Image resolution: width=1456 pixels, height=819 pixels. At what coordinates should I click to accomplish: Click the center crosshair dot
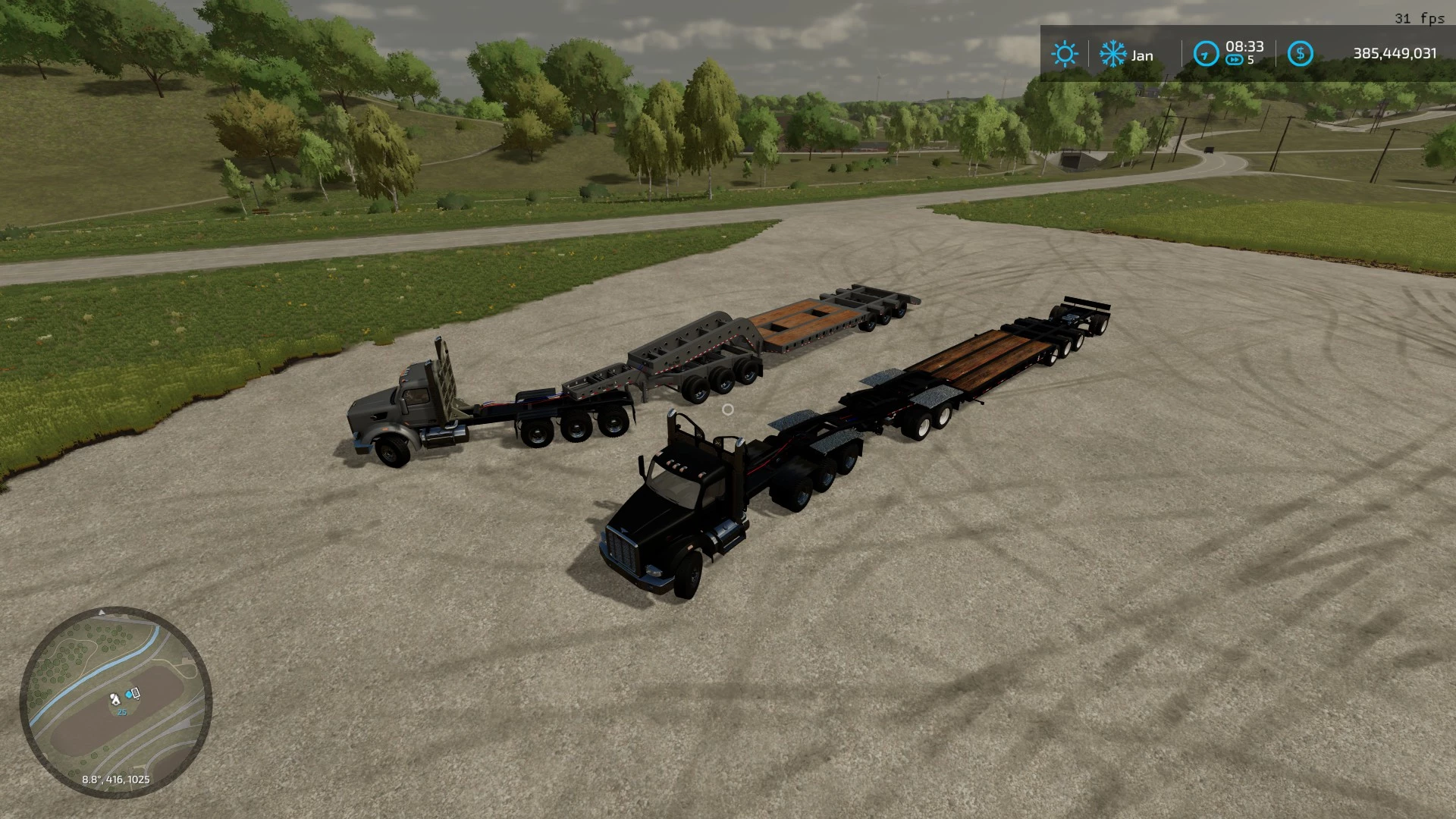click(x=730, y=409)
